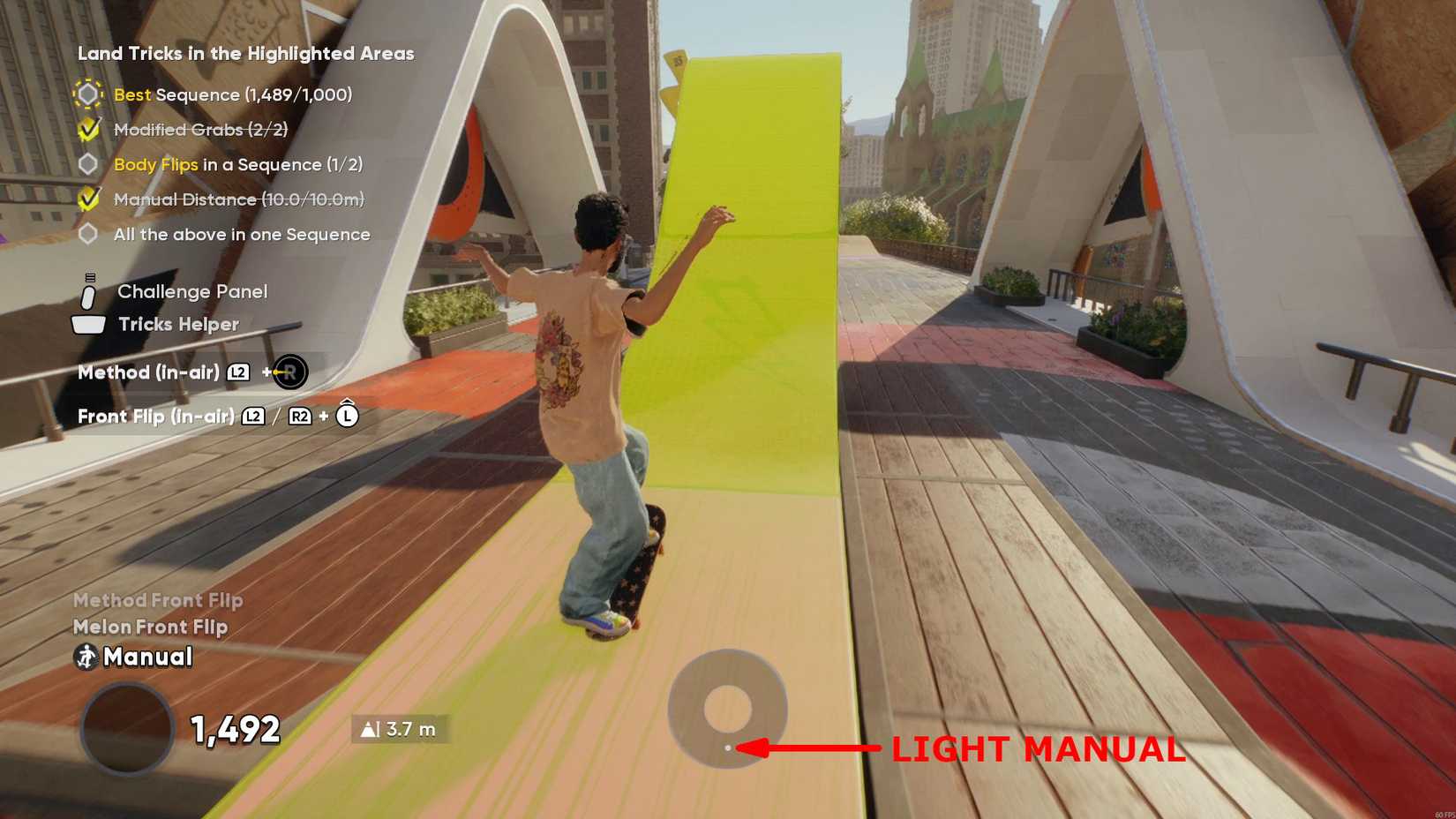Select the Tricks Helper controller icon
The image size is (1456, 819).
(x=86, y=324)
